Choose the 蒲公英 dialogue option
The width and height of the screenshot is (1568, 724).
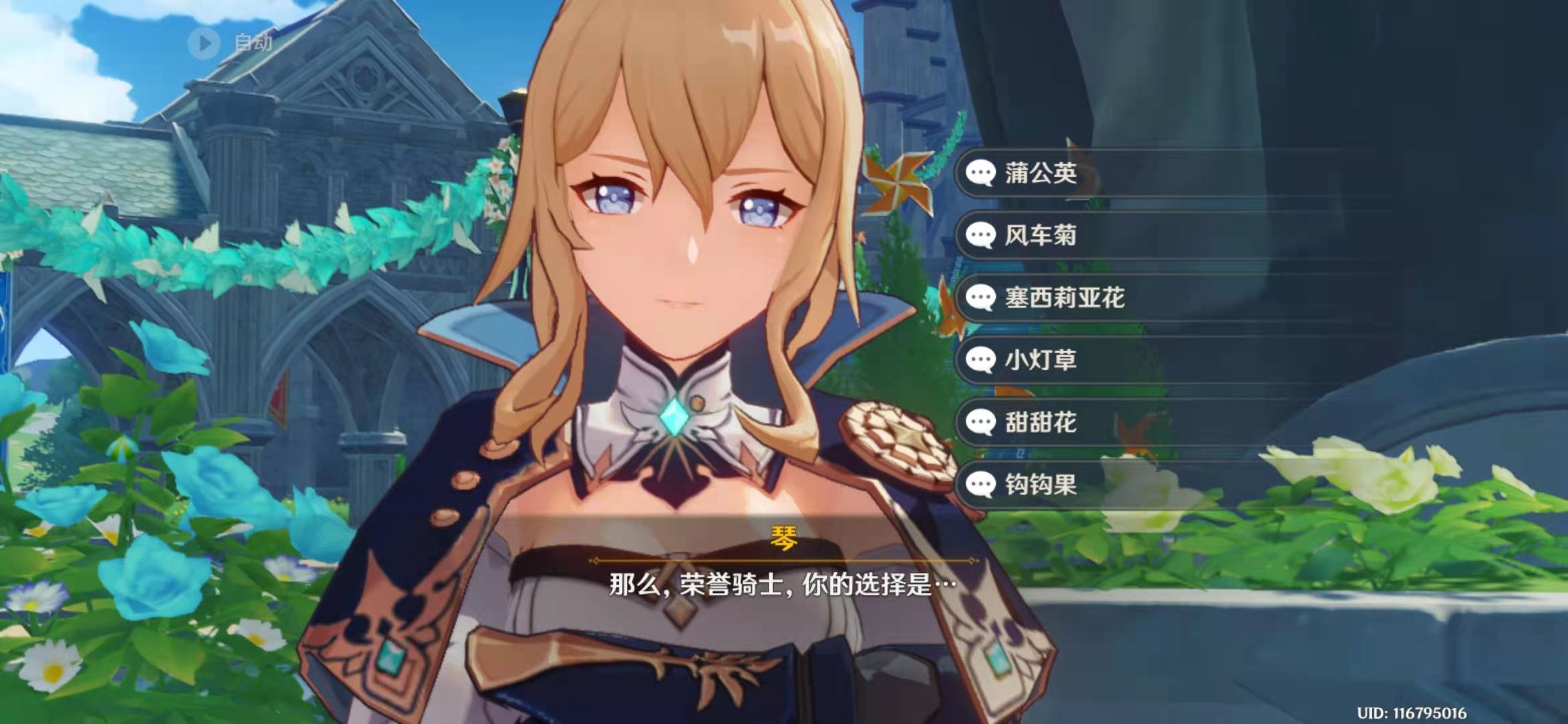1040,173
